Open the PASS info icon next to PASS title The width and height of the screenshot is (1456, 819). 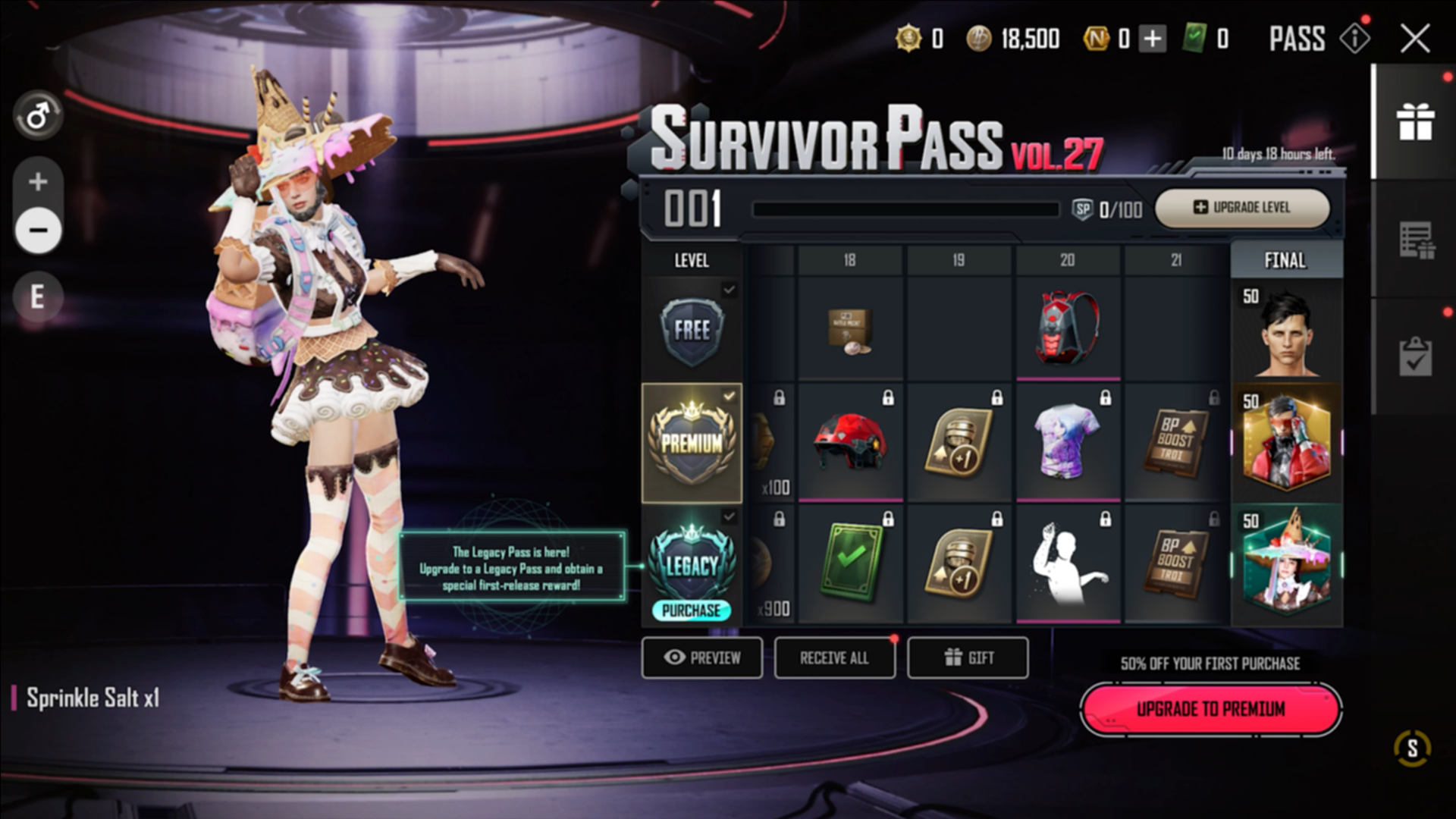tap(1356, 39)
